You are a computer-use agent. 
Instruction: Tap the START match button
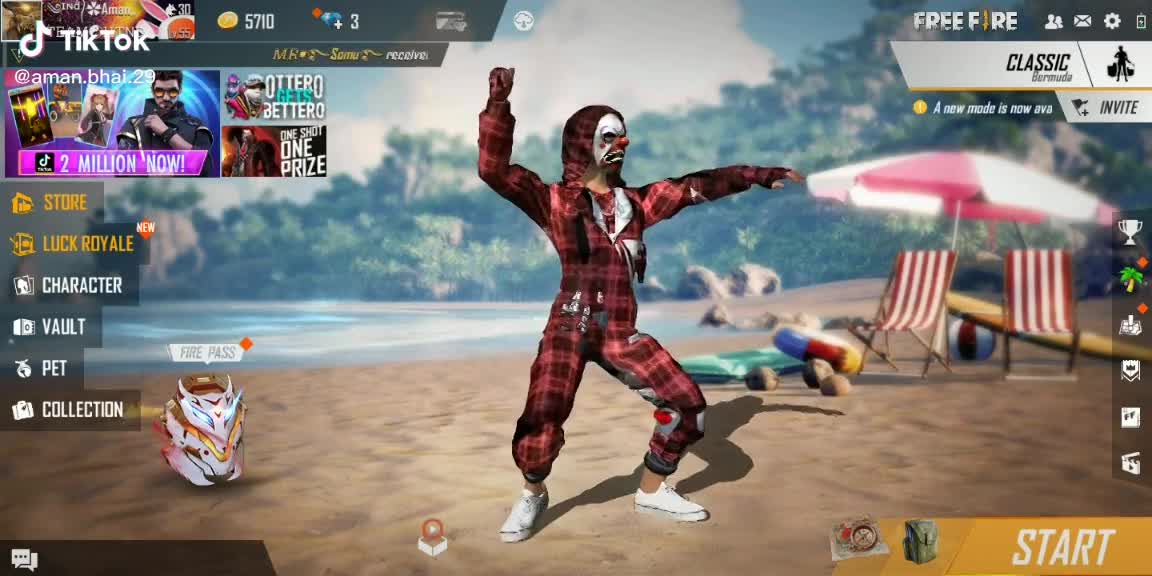point(1062,547)
